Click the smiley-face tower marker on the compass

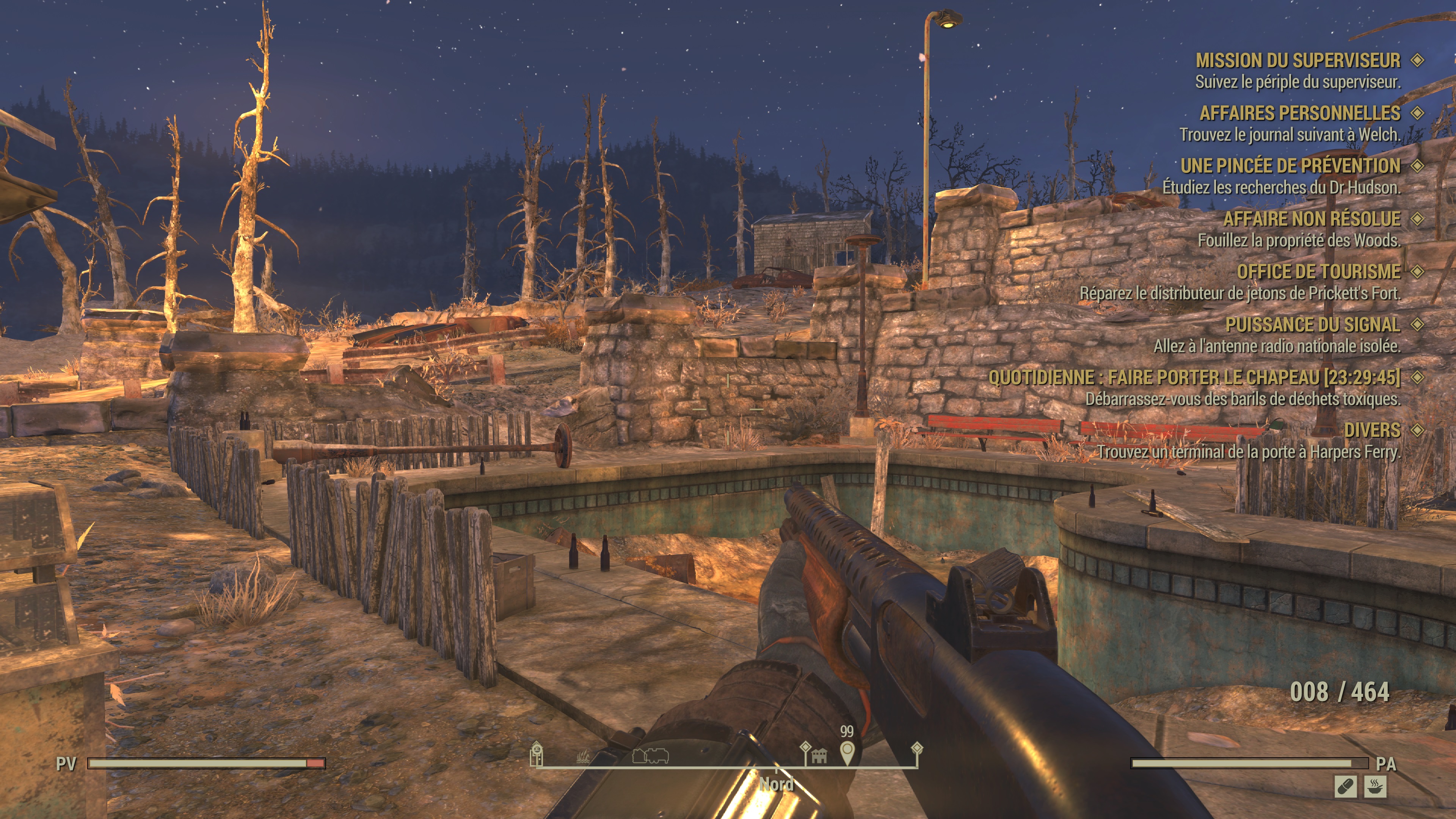pyautogui.click(x=536, y=753)
